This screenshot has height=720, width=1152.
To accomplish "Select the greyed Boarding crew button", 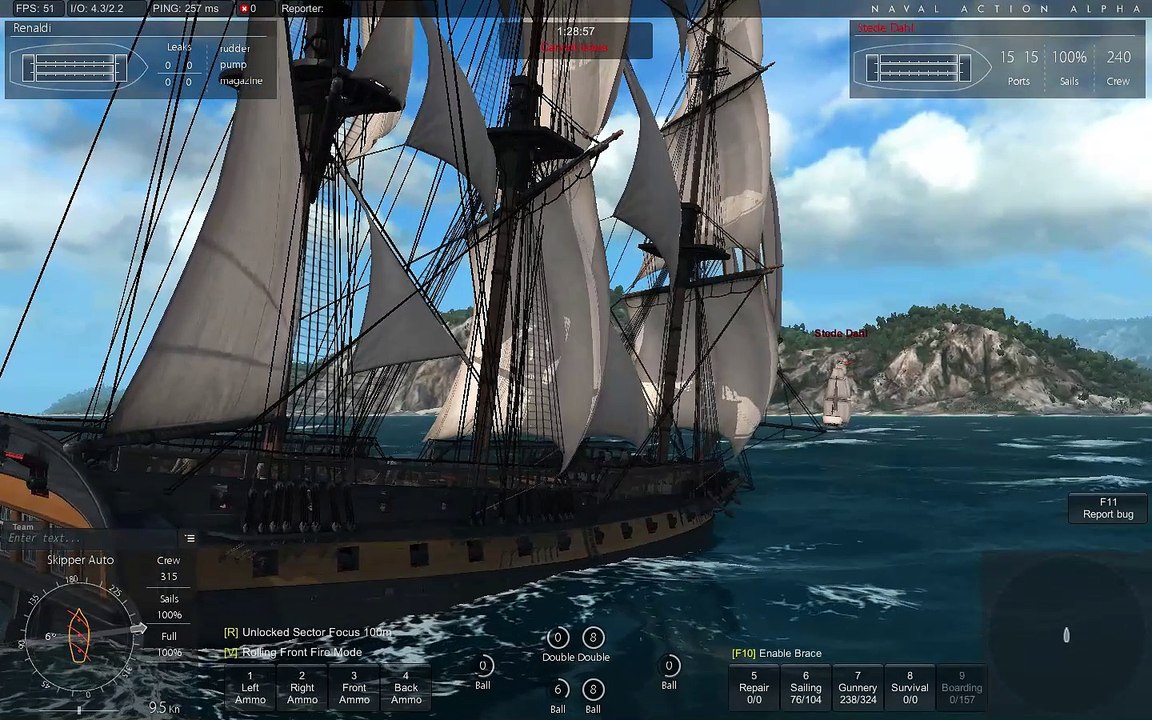I will pos(962,688).
